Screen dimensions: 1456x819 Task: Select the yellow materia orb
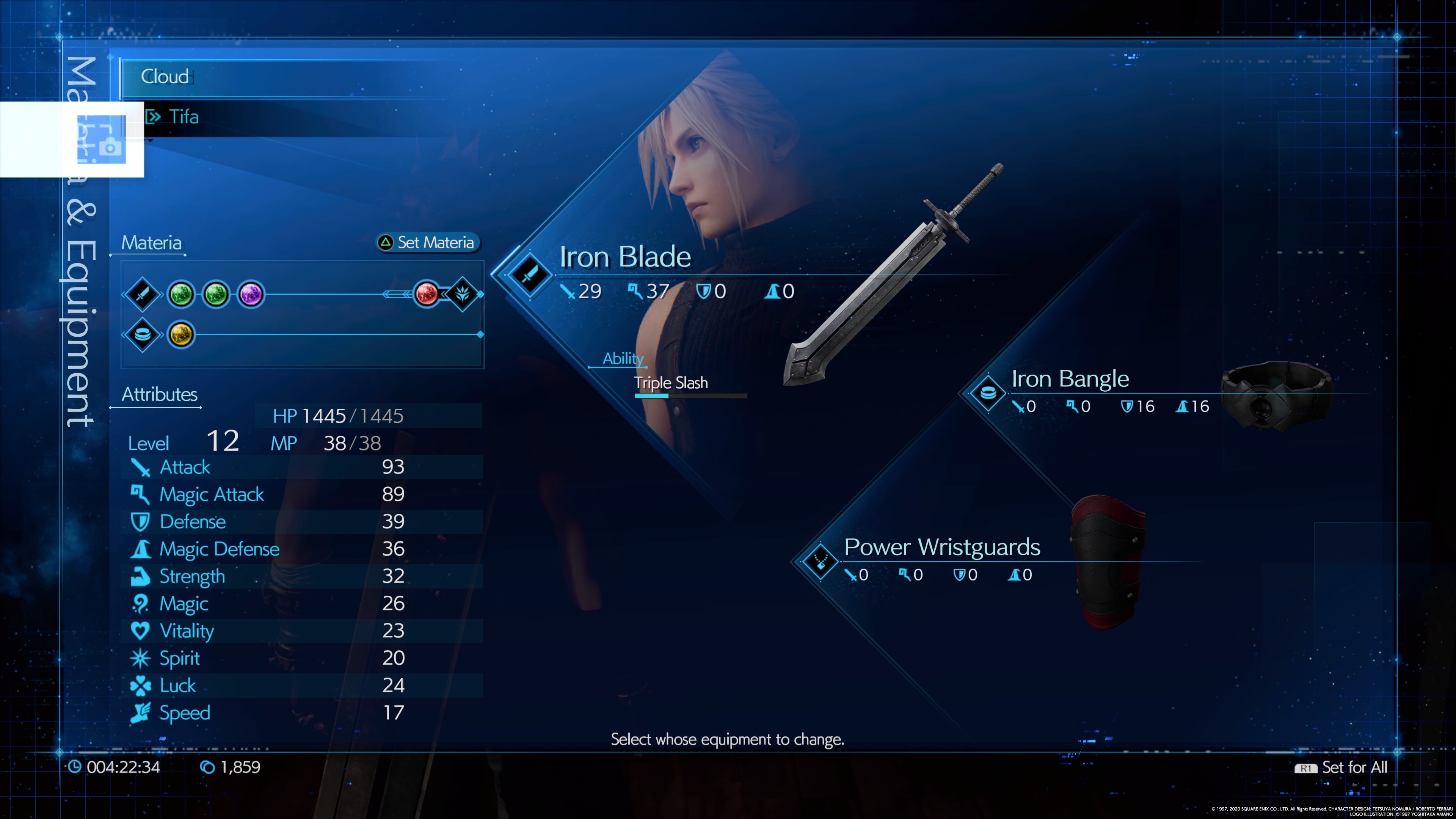181,334
